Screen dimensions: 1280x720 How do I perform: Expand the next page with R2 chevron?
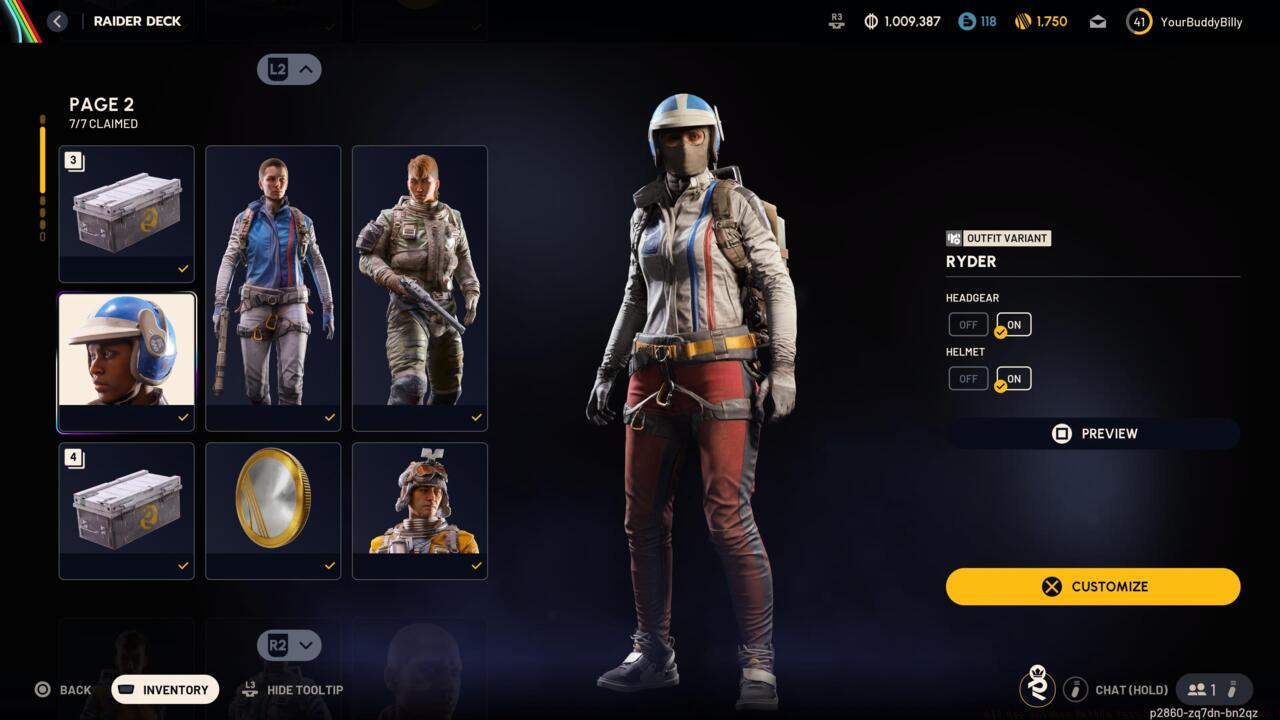[289, 645]
